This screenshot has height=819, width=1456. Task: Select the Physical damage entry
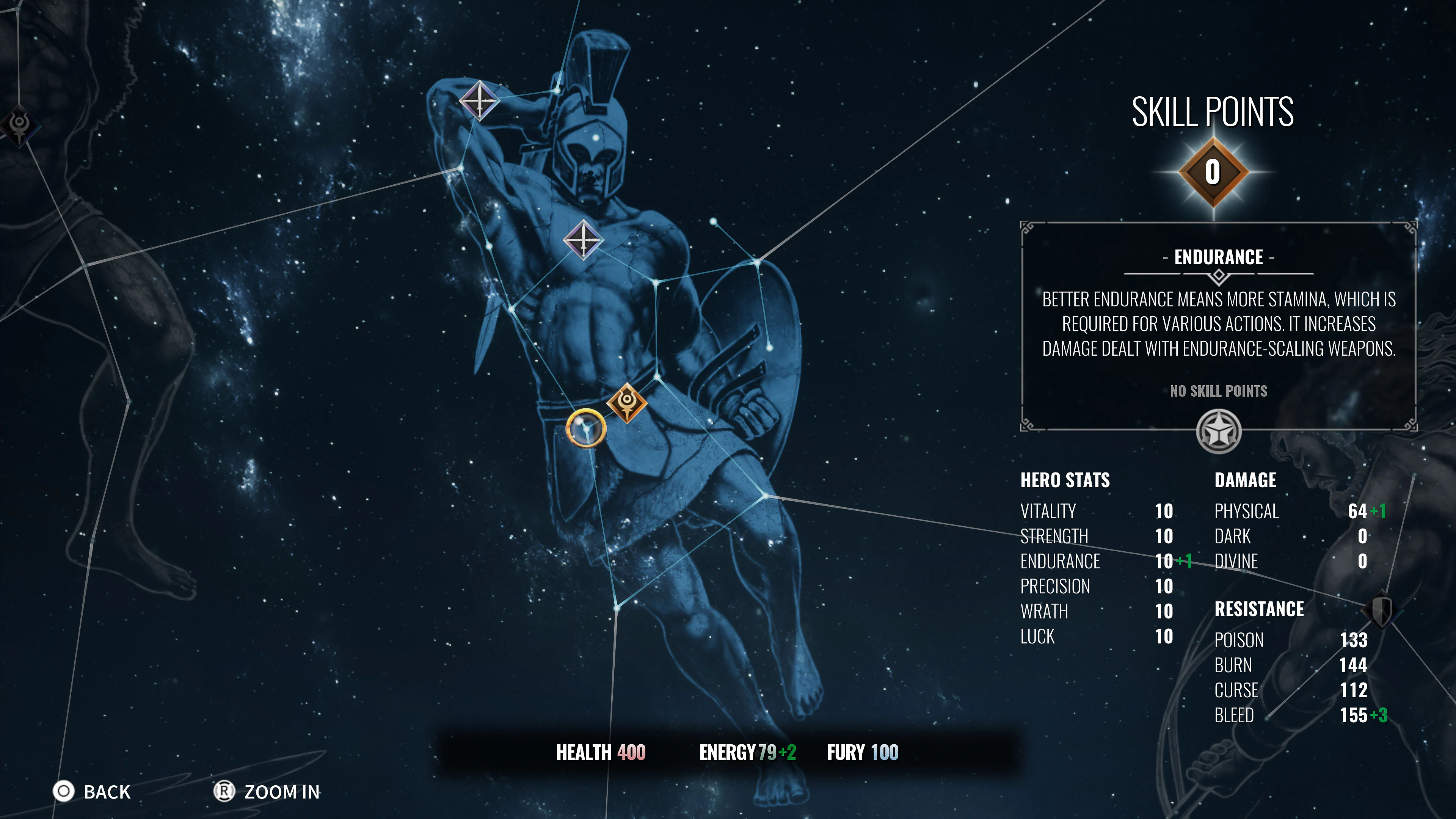click(x=1247, y=511)
